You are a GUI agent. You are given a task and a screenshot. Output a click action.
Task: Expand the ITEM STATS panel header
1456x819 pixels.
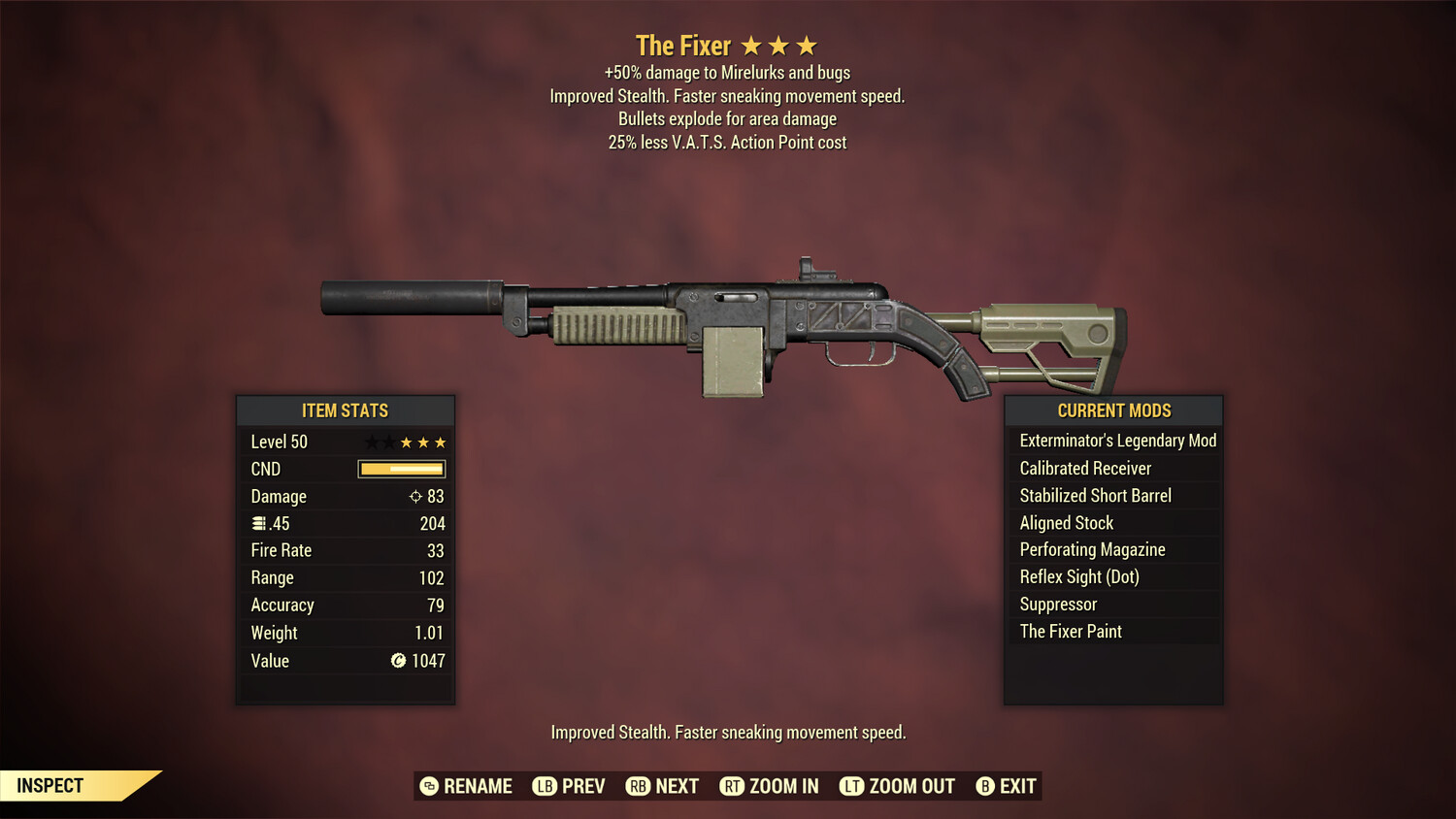pos(346,410)
